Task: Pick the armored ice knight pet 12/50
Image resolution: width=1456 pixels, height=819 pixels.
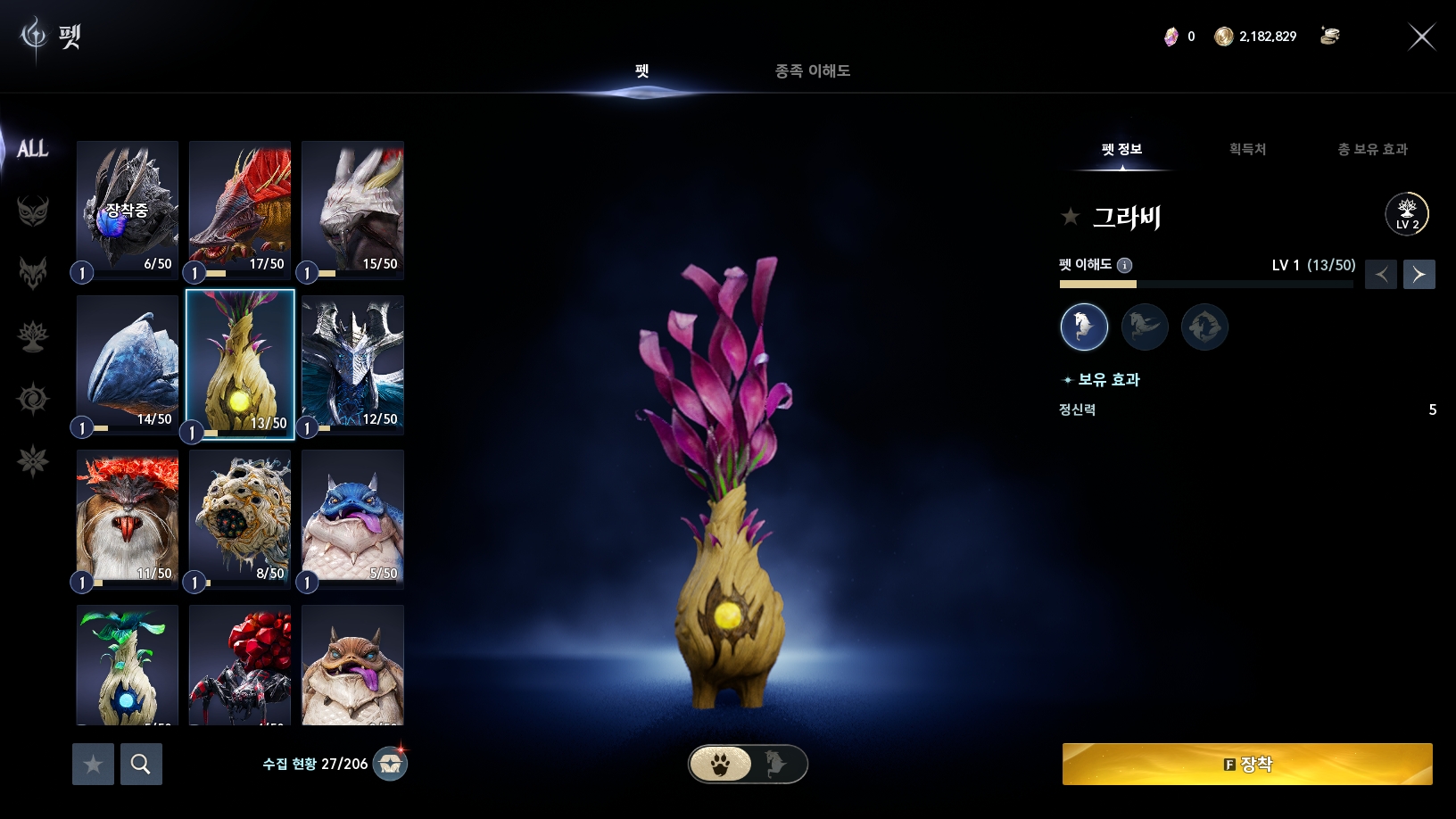Action: 352,362
